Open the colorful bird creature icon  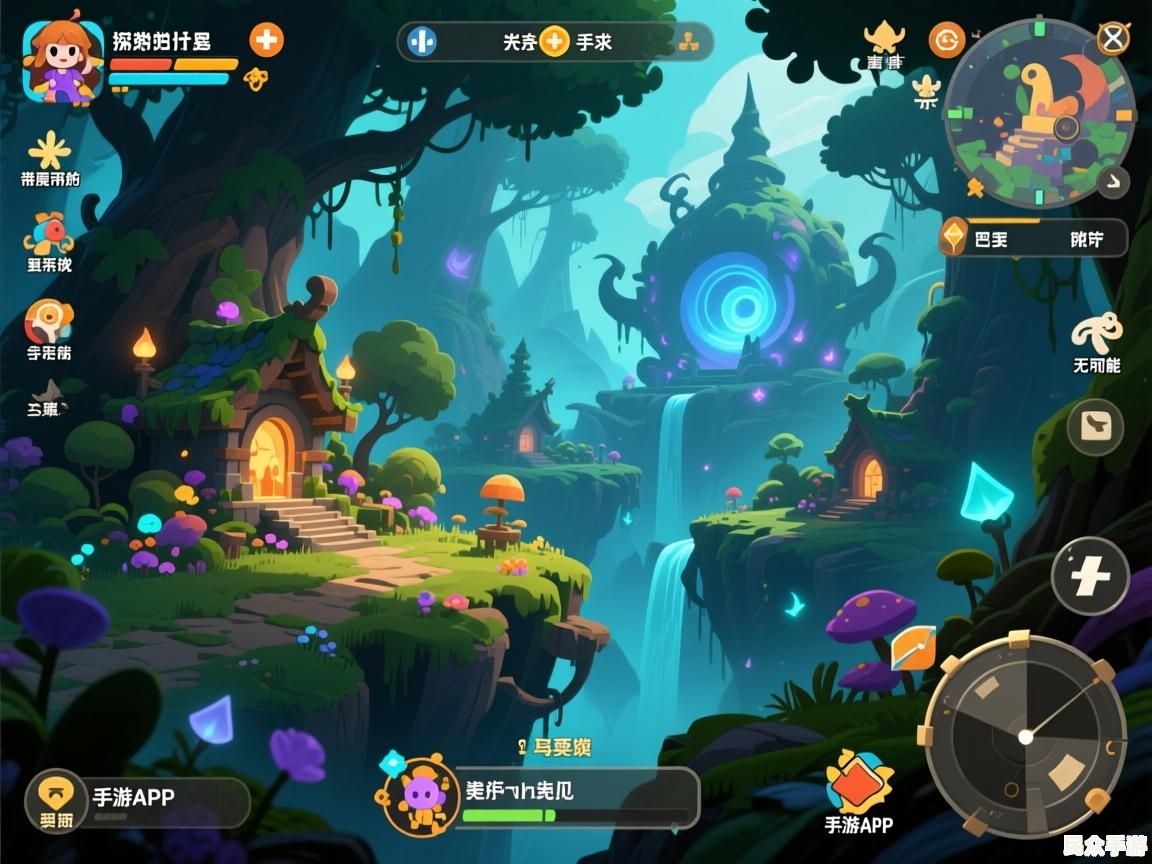[48, 235]
